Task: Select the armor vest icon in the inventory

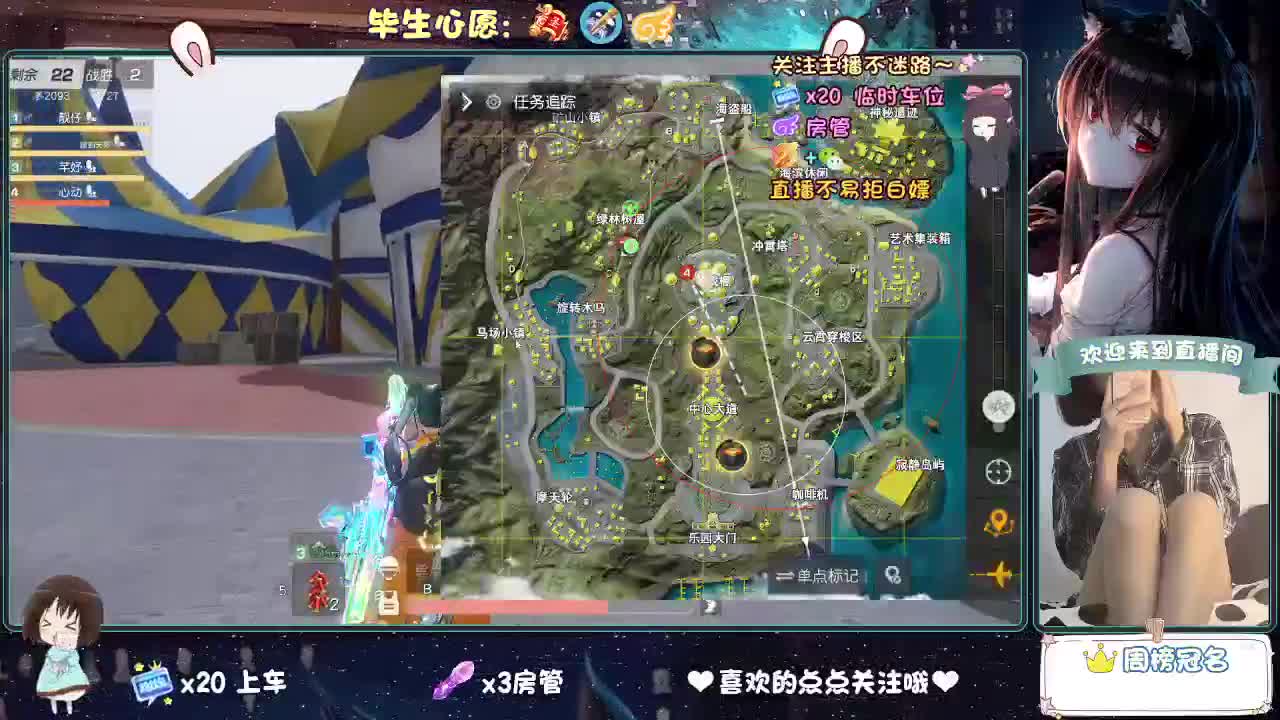Action: (x=389, y=602)
